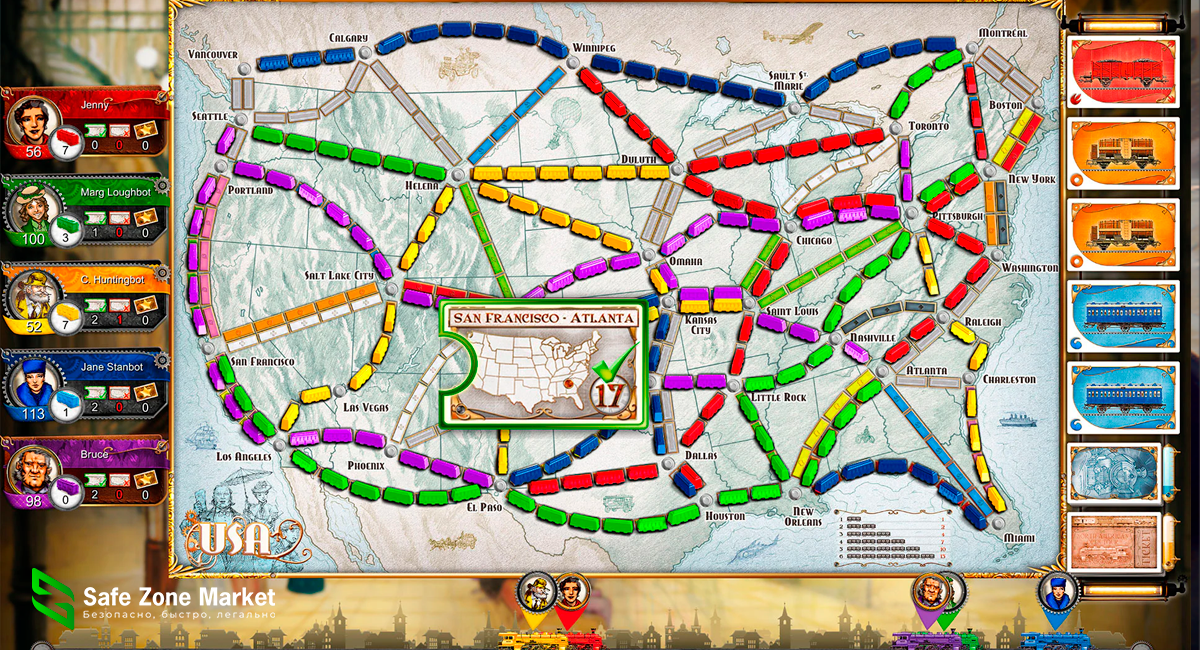Select Marg Loughbot's player panel
The width and height of the screenshot is (1200, 650).
coord(85,211)
